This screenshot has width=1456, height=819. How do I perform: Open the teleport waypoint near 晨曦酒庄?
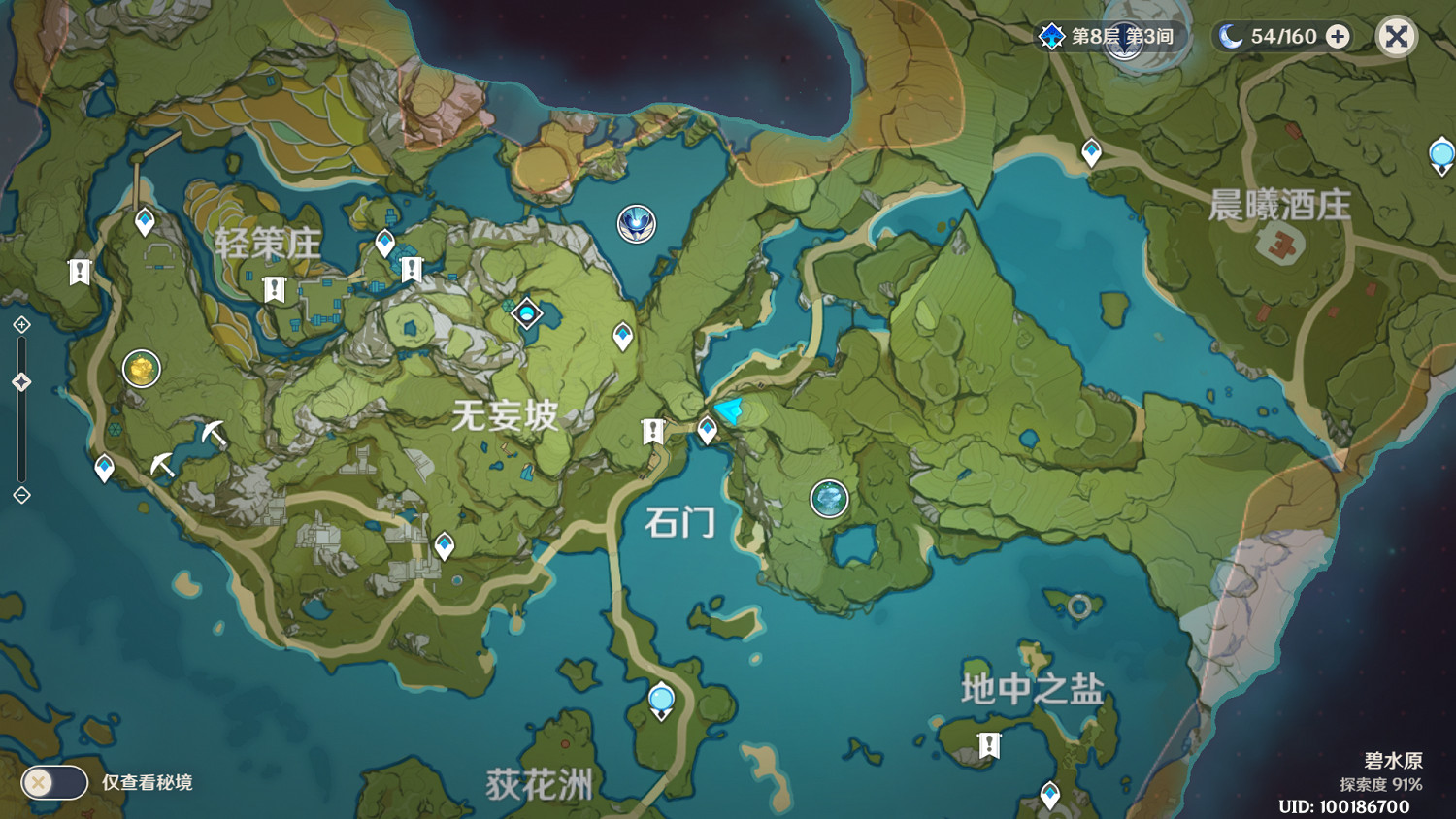1091,151
